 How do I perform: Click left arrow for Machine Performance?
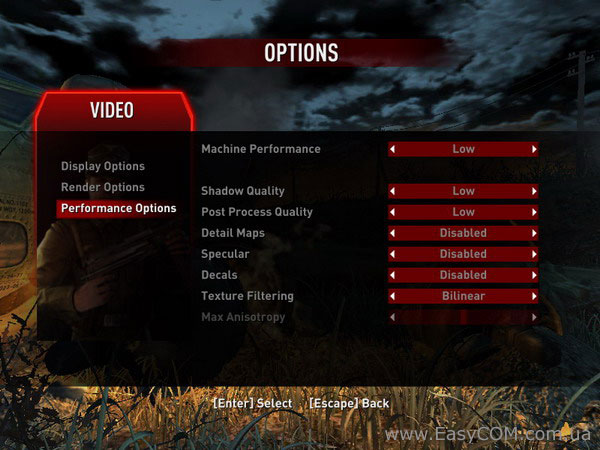[393, 149]
